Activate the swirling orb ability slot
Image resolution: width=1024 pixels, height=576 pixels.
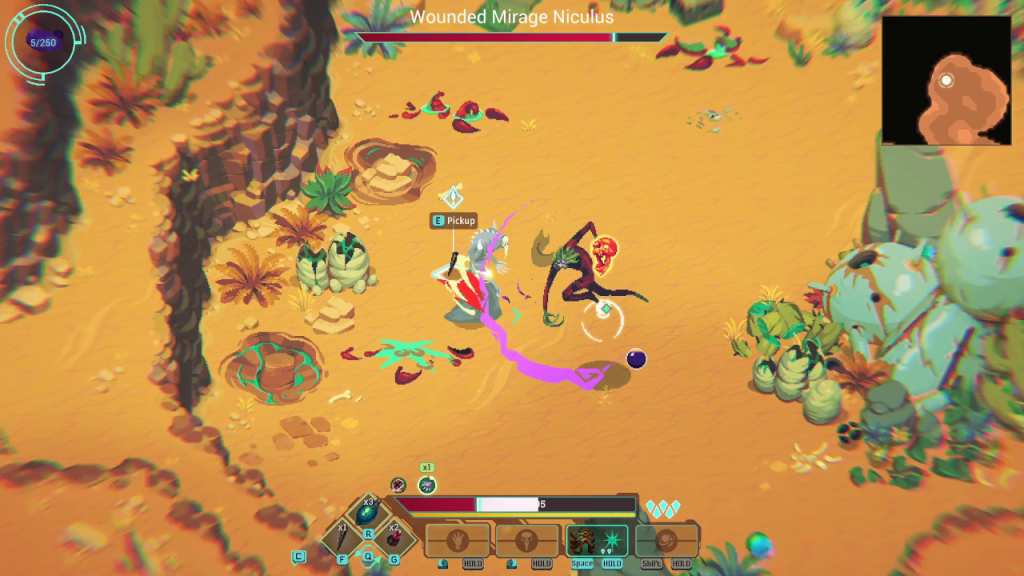tap(667, 540)
